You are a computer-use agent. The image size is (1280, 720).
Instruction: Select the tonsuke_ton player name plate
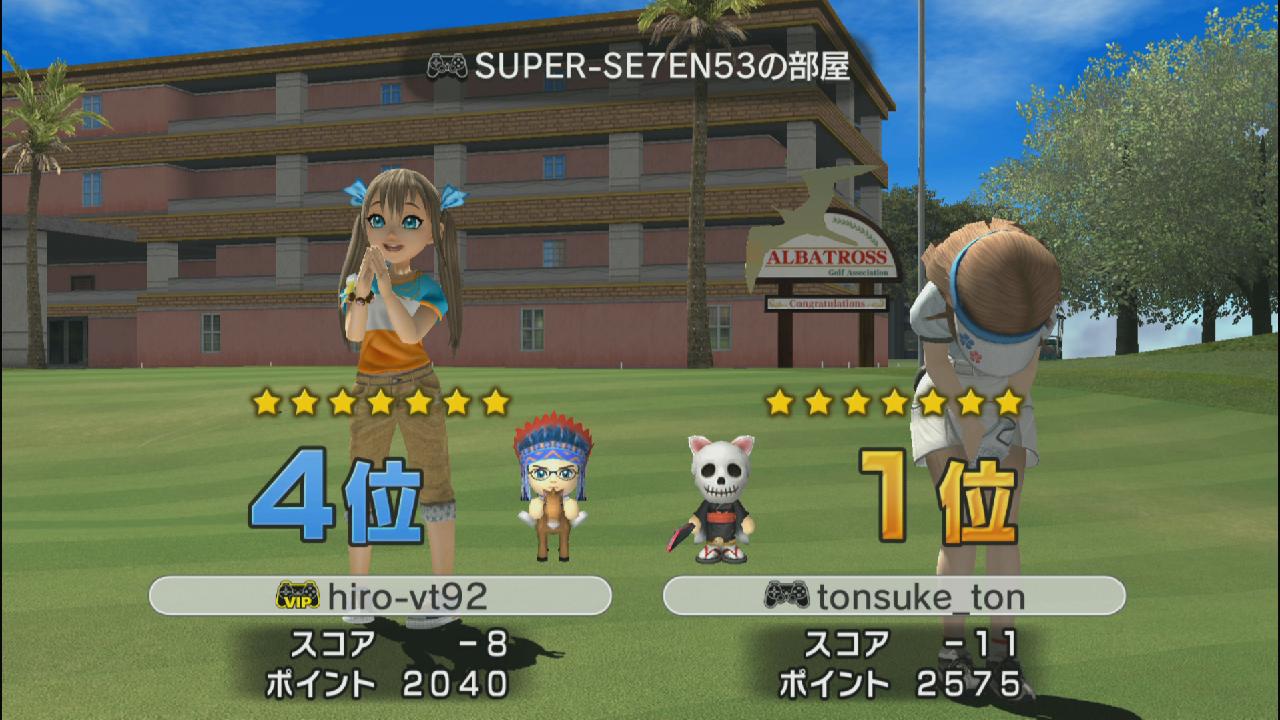[894, 596]
